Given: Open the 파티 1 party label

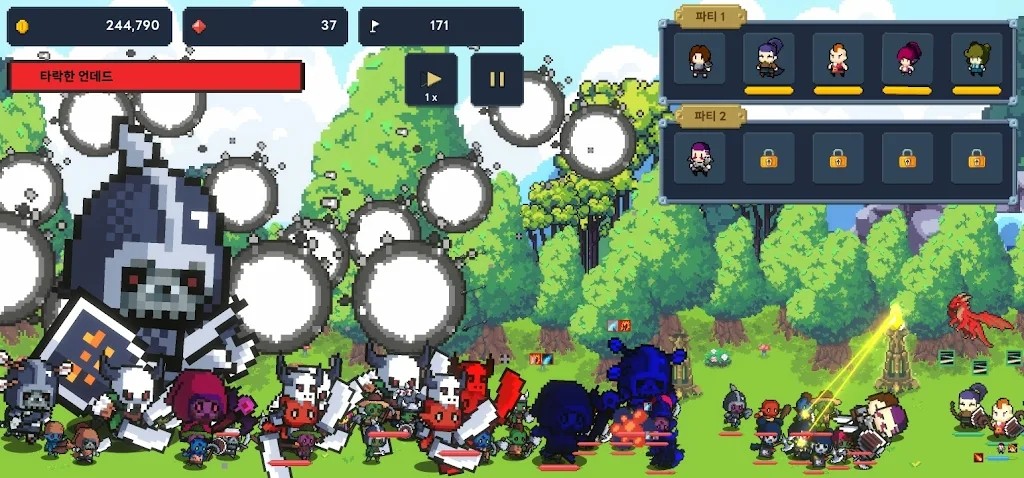Looking at the screenshot, I should (x=709, y=15).
